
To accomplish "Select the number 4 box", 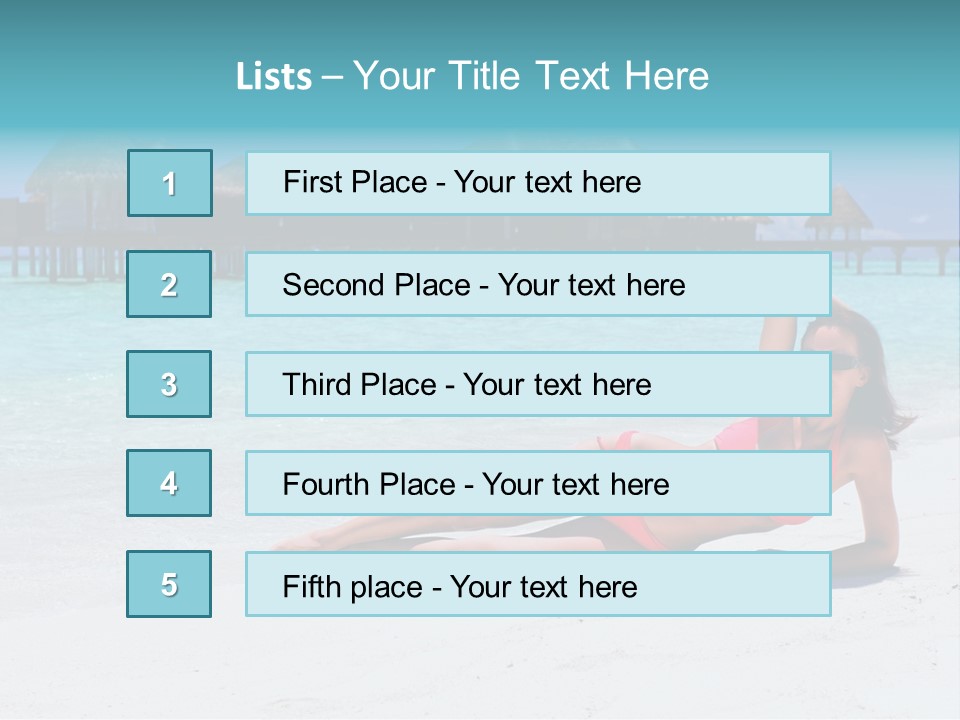I will coord(169,483).
